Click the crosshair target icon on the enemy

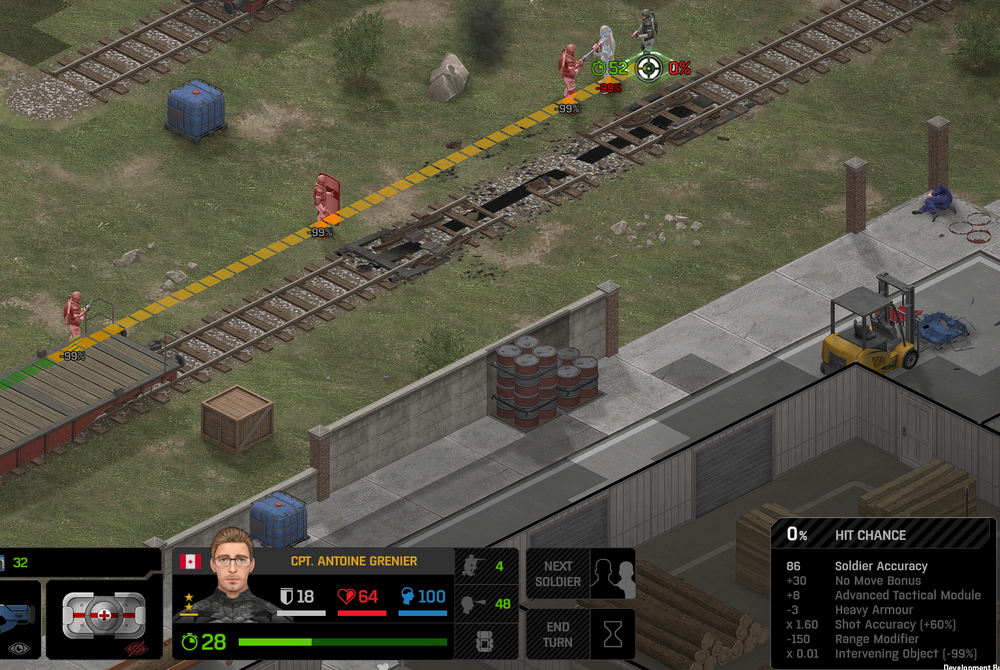649,68
